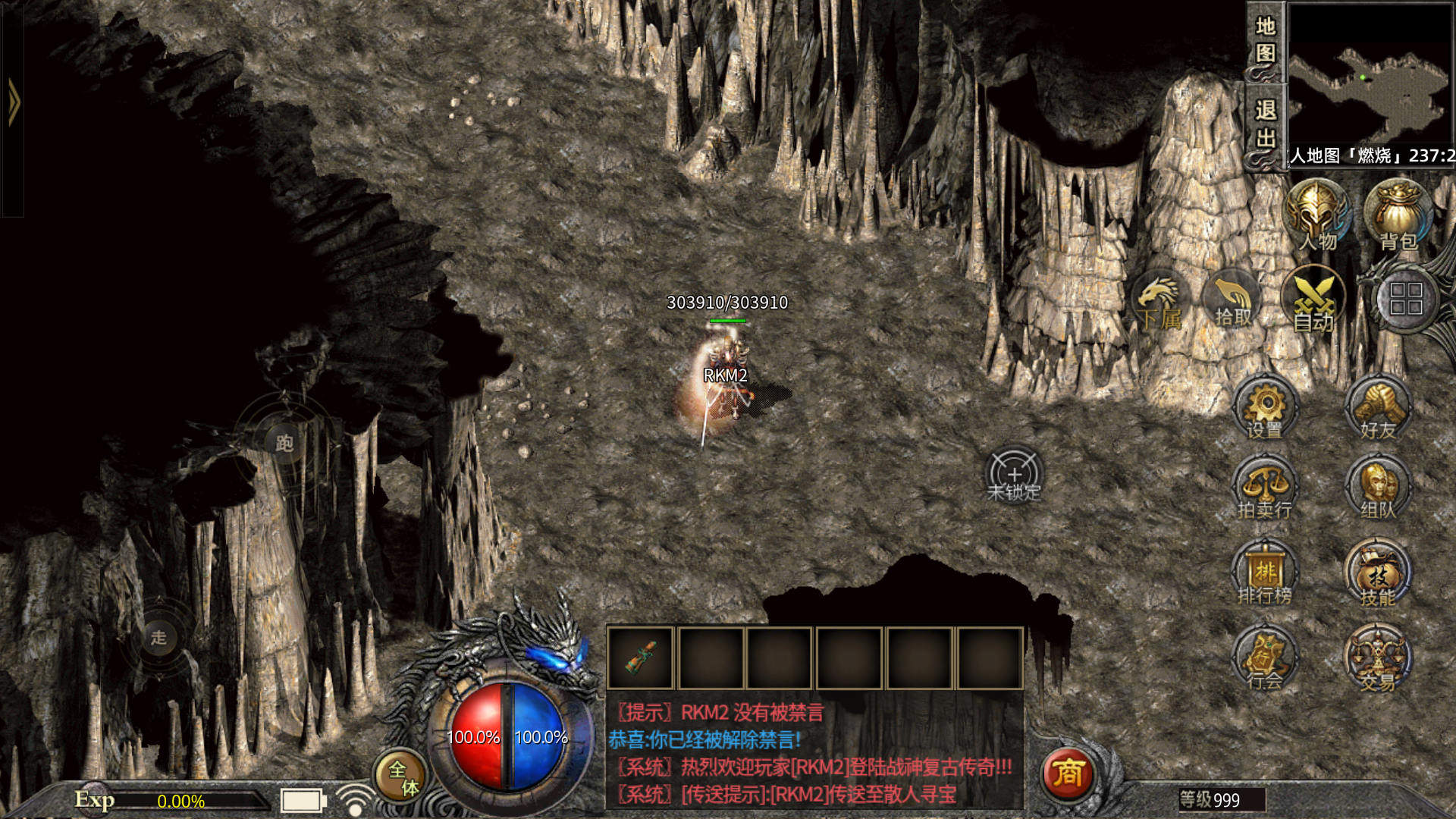Open the 交易 trade window
The image size is (1456, 819).
(x=1378, y=658)
